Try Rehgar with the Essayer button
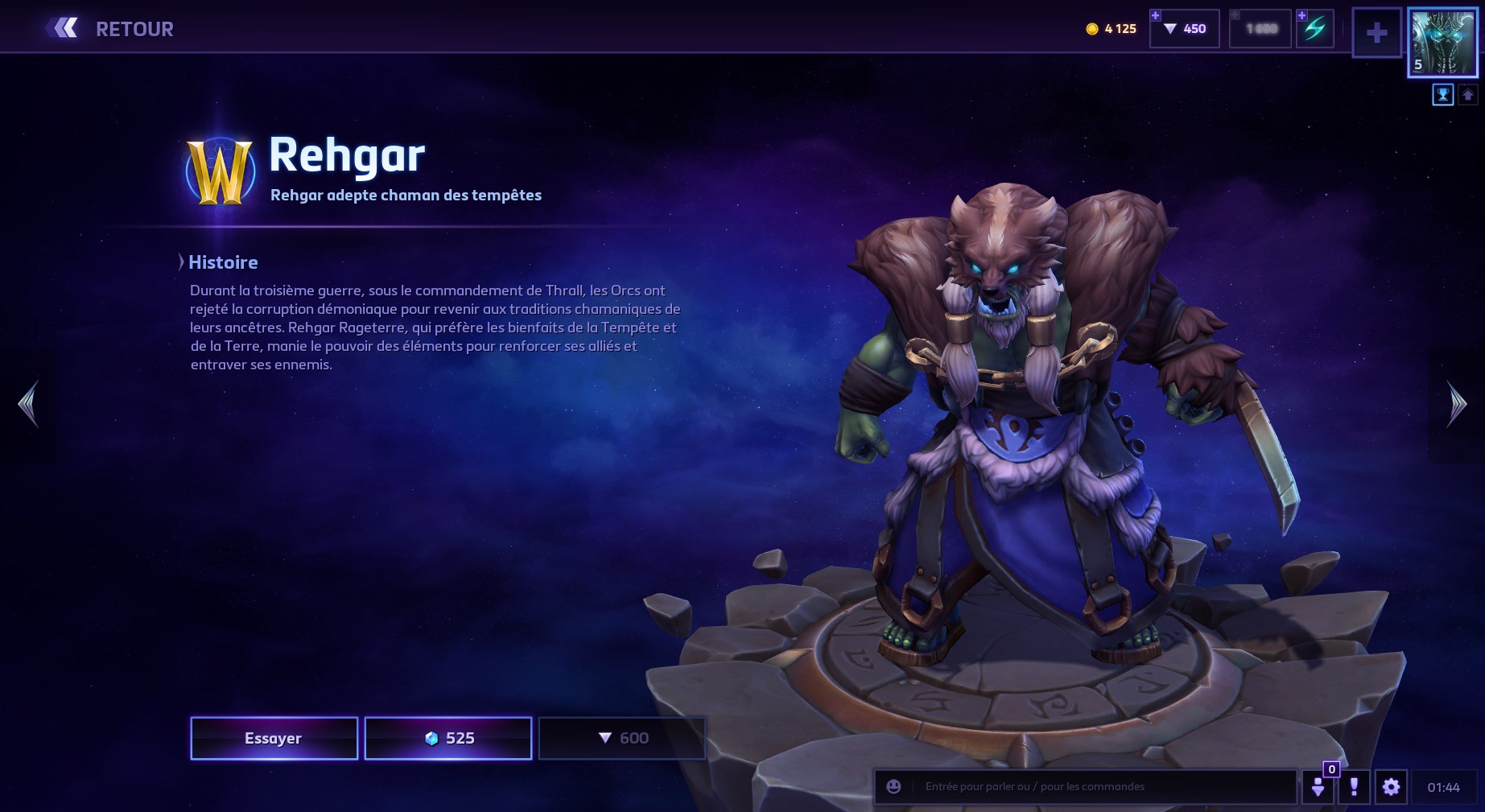Screen dimensions: 1485x812 274,738
